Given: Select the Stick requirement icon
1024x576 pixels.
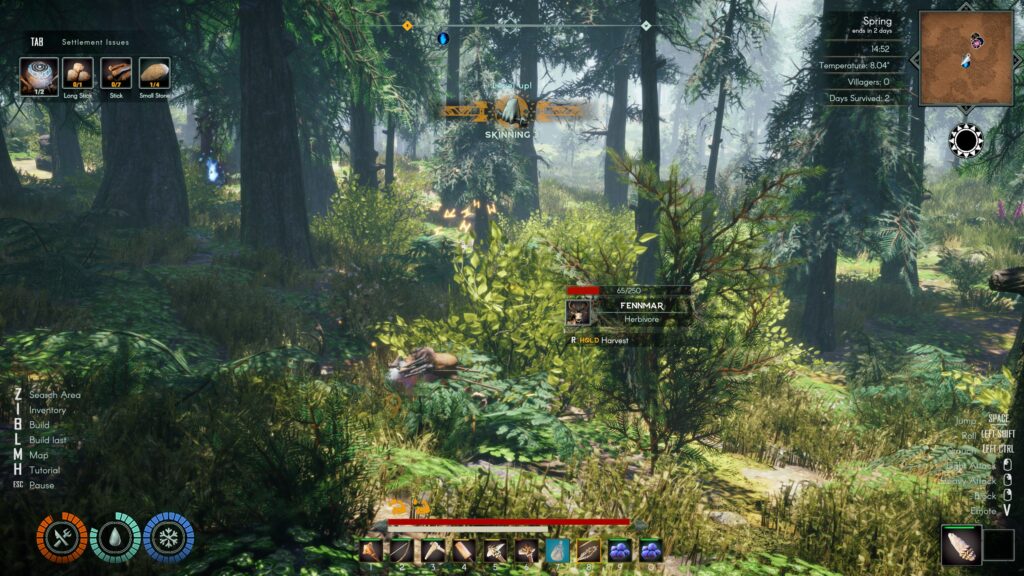Looking at the screenshot, I should pyautogui.click(x=116, y=72).
